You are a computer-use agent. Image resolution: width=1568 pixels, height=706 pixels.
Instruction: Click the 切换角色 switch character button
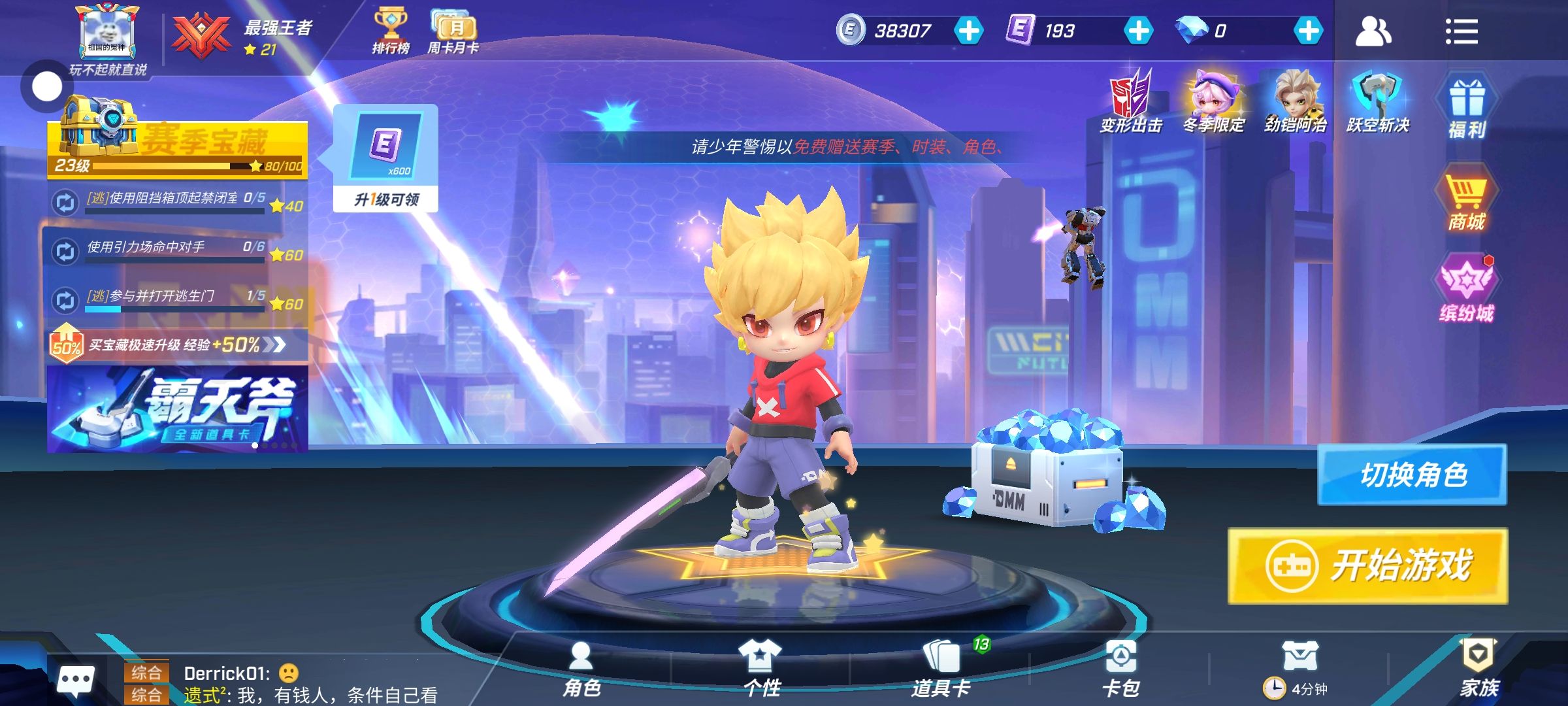click(x=1413, y=475)
